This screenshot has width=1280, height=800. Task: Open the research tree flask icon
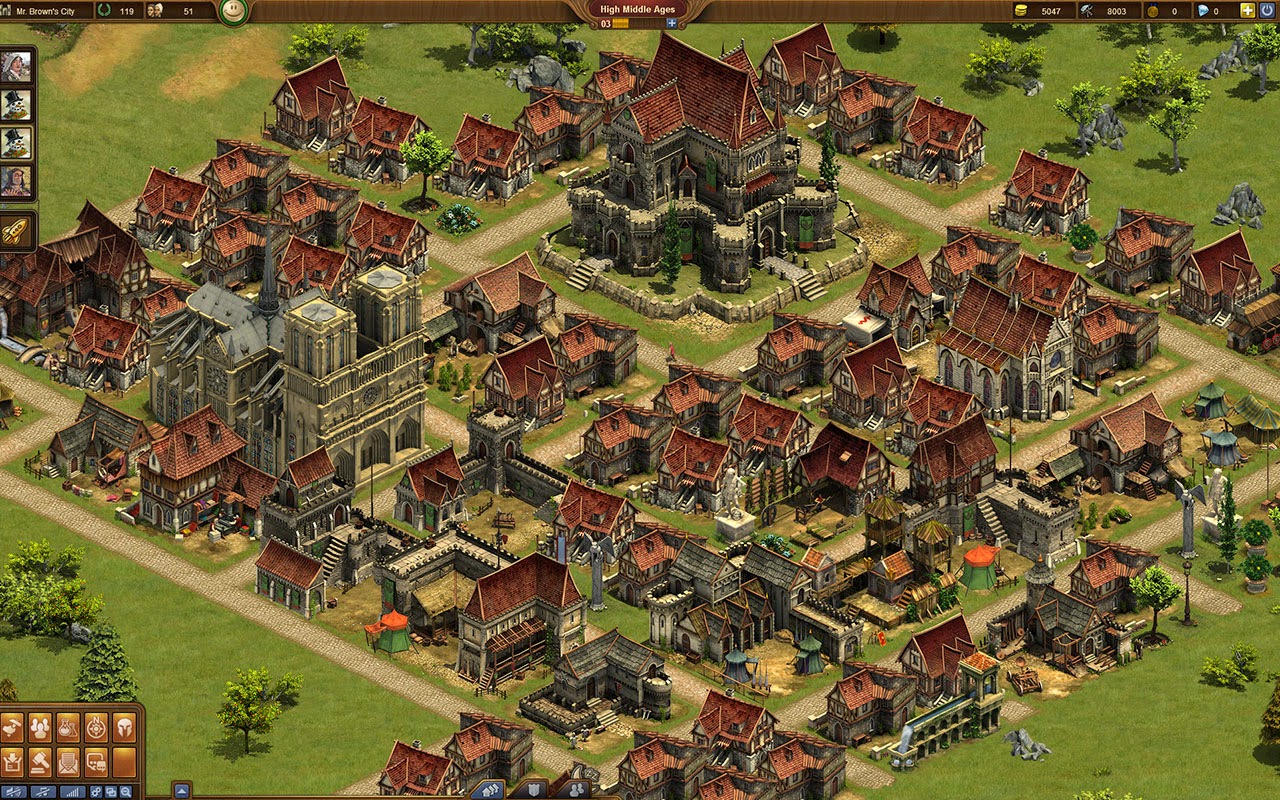click(x=68, y=728)
